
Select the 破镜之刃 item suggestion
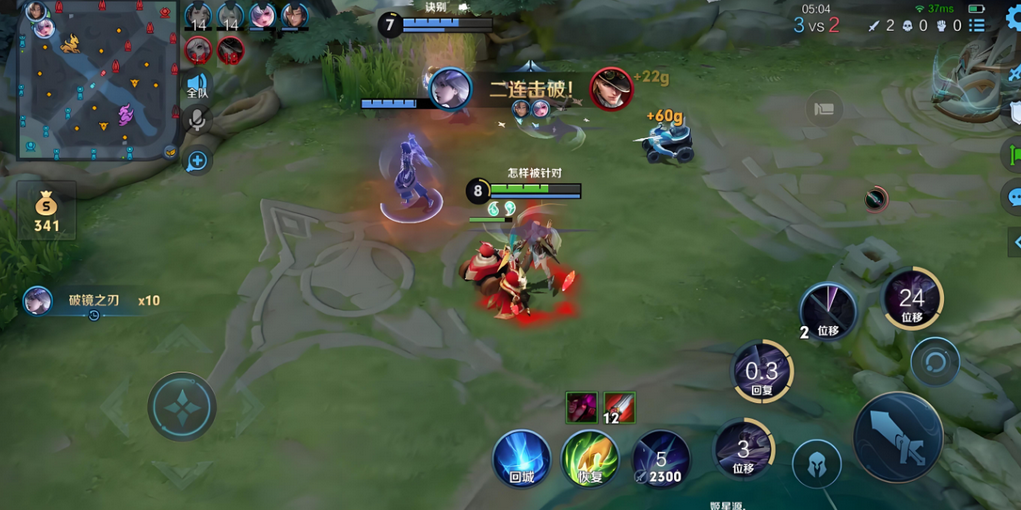pos(93,300)
